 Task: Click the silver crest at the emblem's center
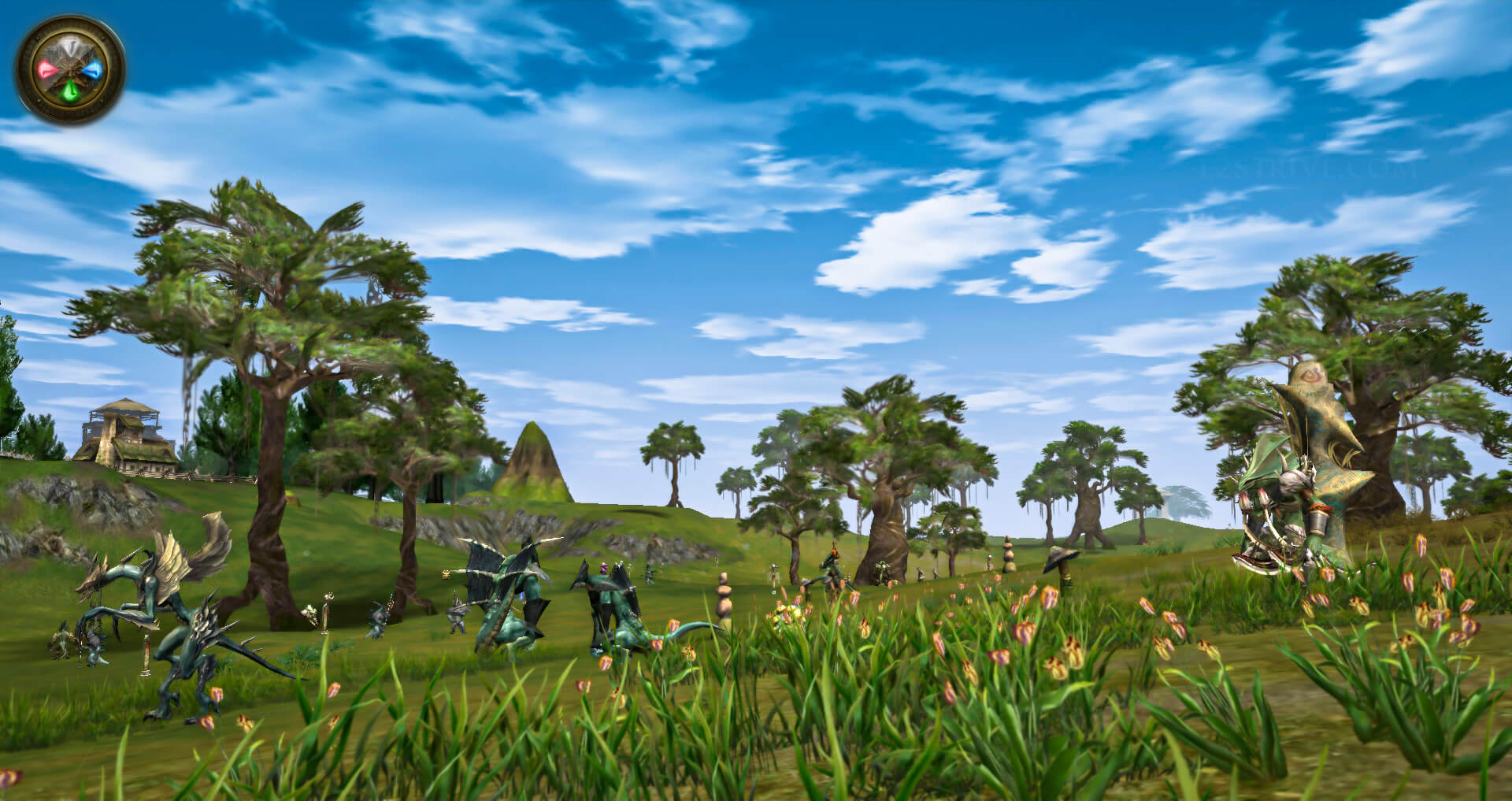69,47
